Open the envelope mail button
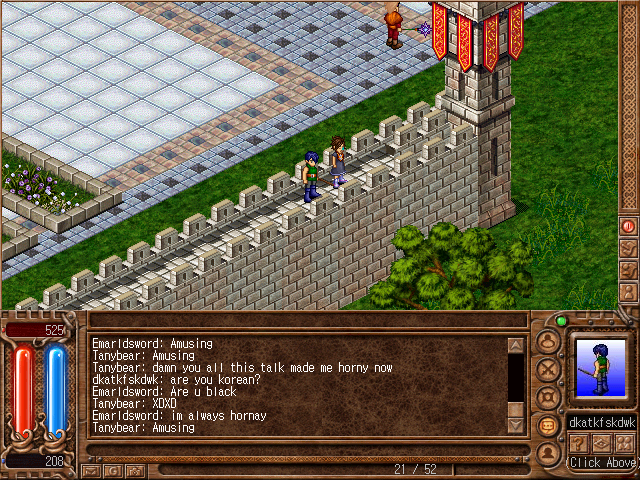The image size is (640, 480). click(x=92, y=469)
